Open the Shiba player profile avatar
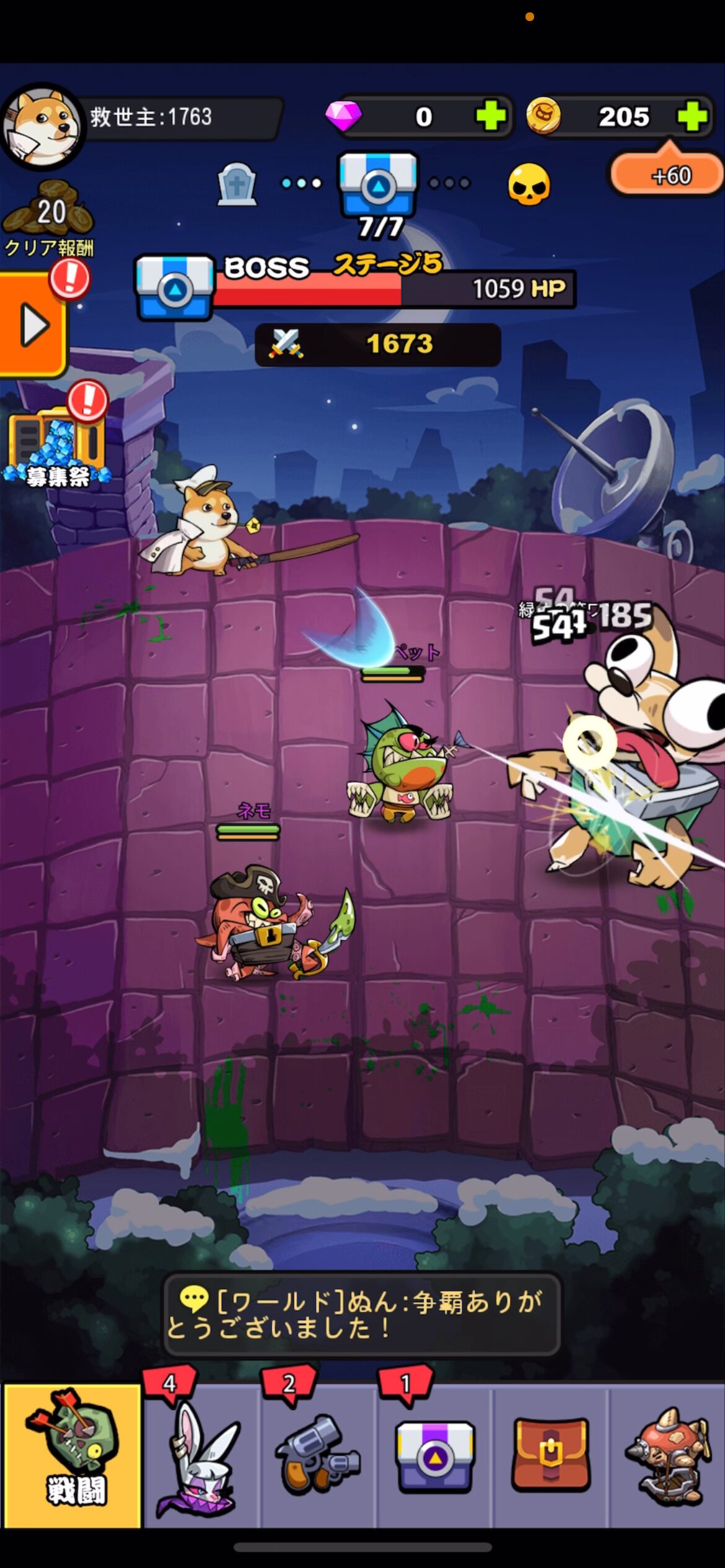Viewport: 725px width, 1568px height. pyautogui.click(x=42, y=127)
